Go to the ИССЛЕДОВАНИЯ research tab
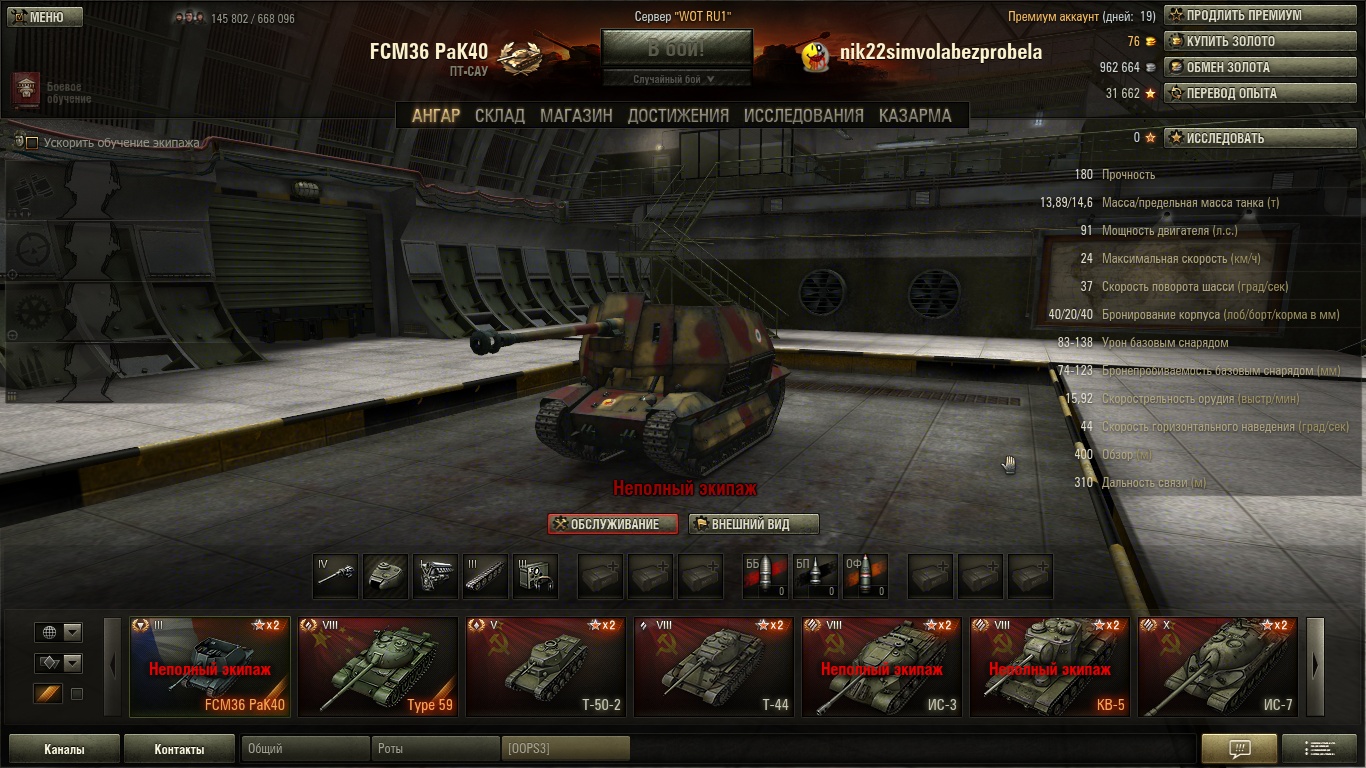This screenshot has width=1366, height=768. [803, 115]
